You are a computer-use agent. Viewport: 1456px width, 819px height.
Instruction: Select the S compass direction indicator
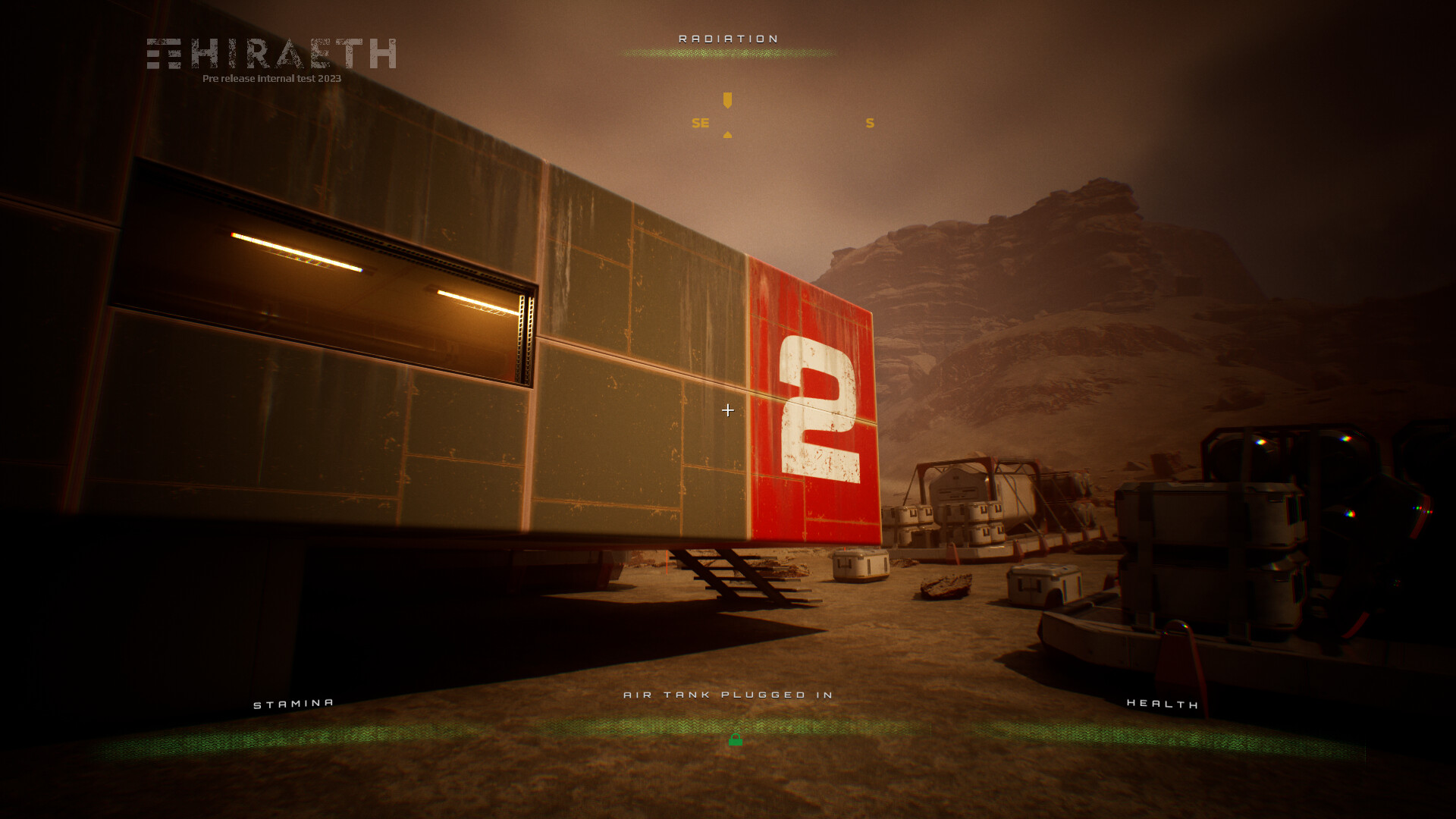pos(869,122)
